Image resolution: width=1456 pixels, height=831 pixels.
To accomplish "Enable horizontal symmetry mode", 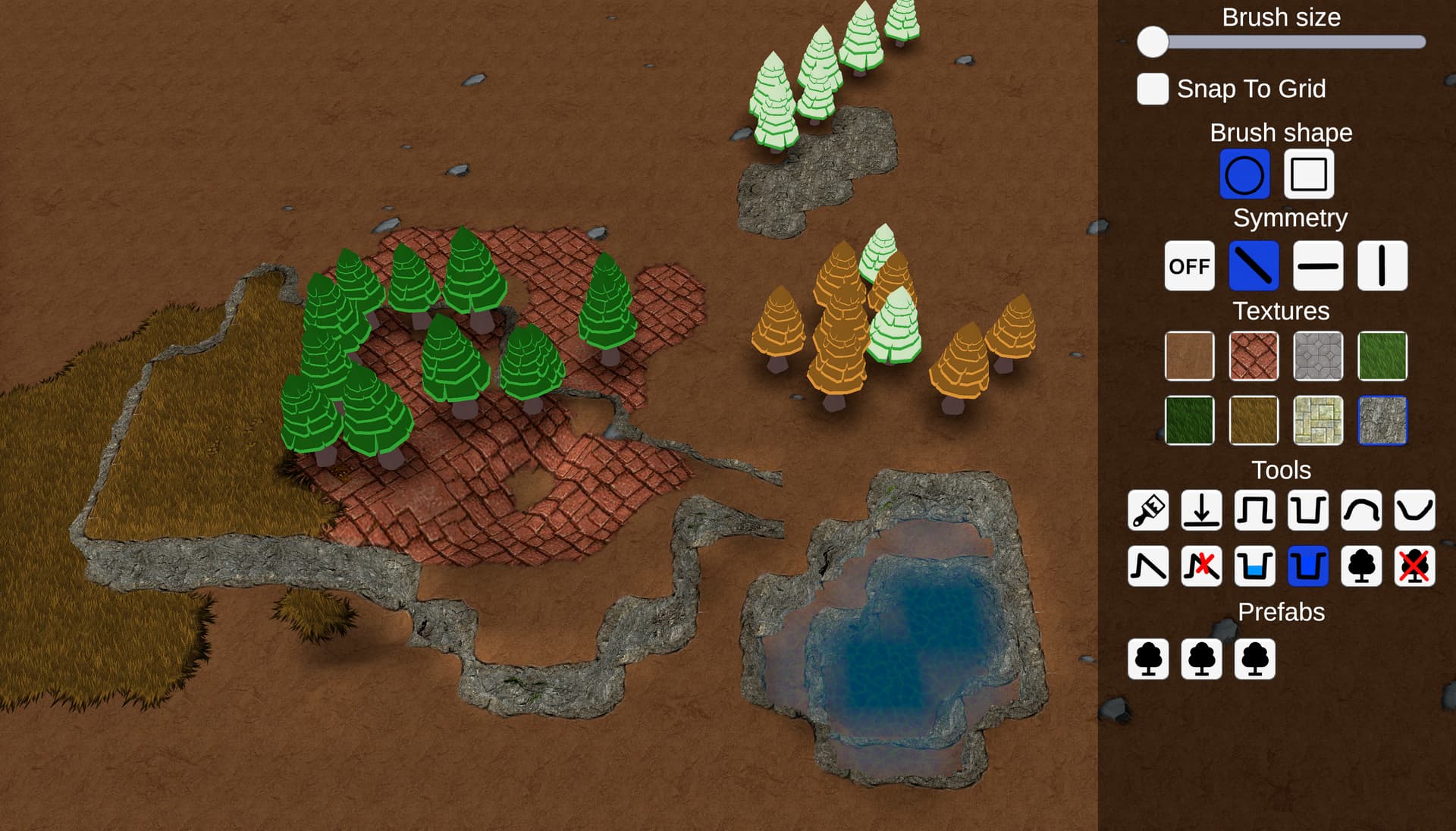I will pyautogui.click(x=1317, y=267).
